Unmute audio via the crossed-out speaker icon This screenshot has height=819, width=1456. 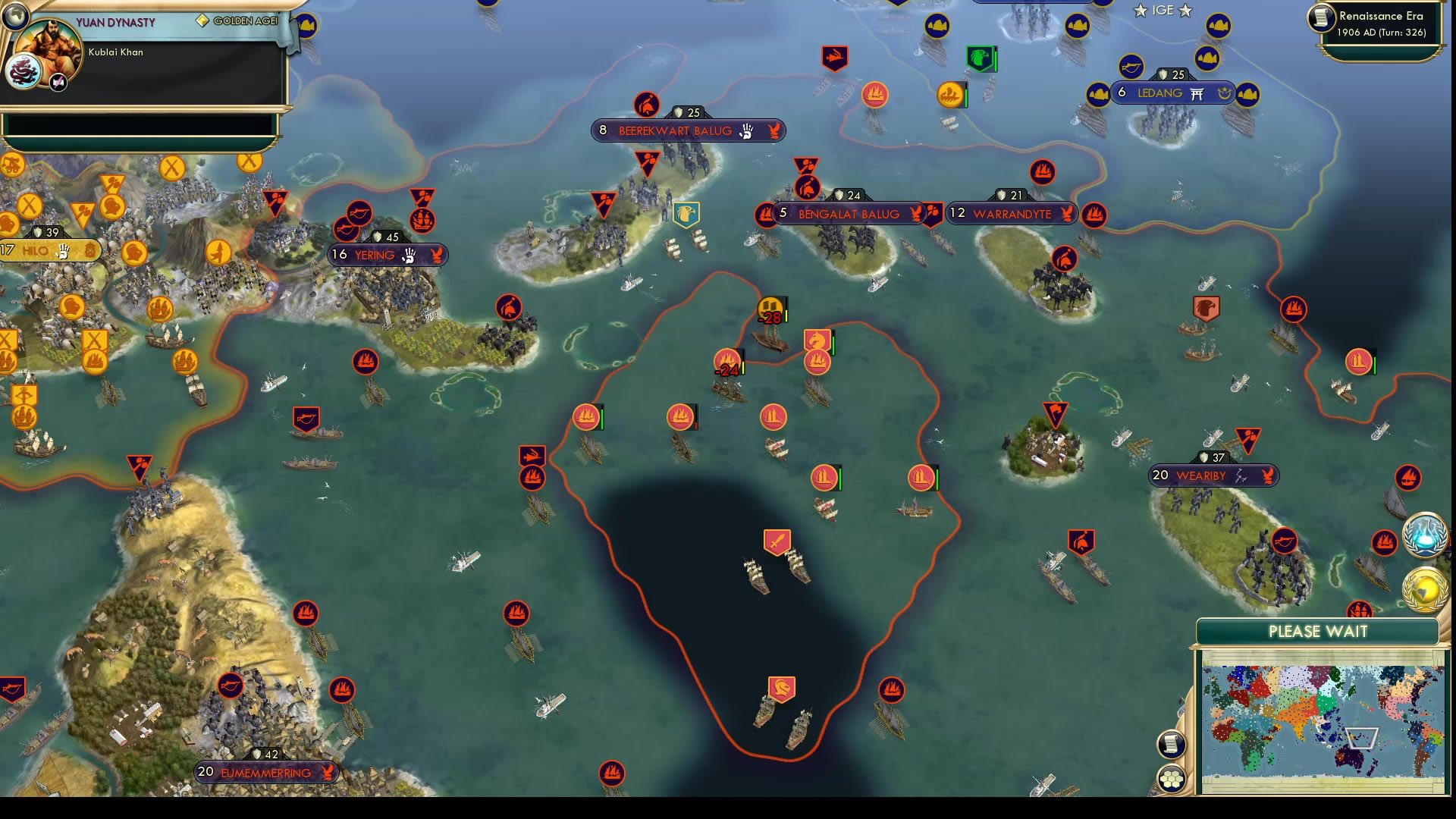coord(57,82)
